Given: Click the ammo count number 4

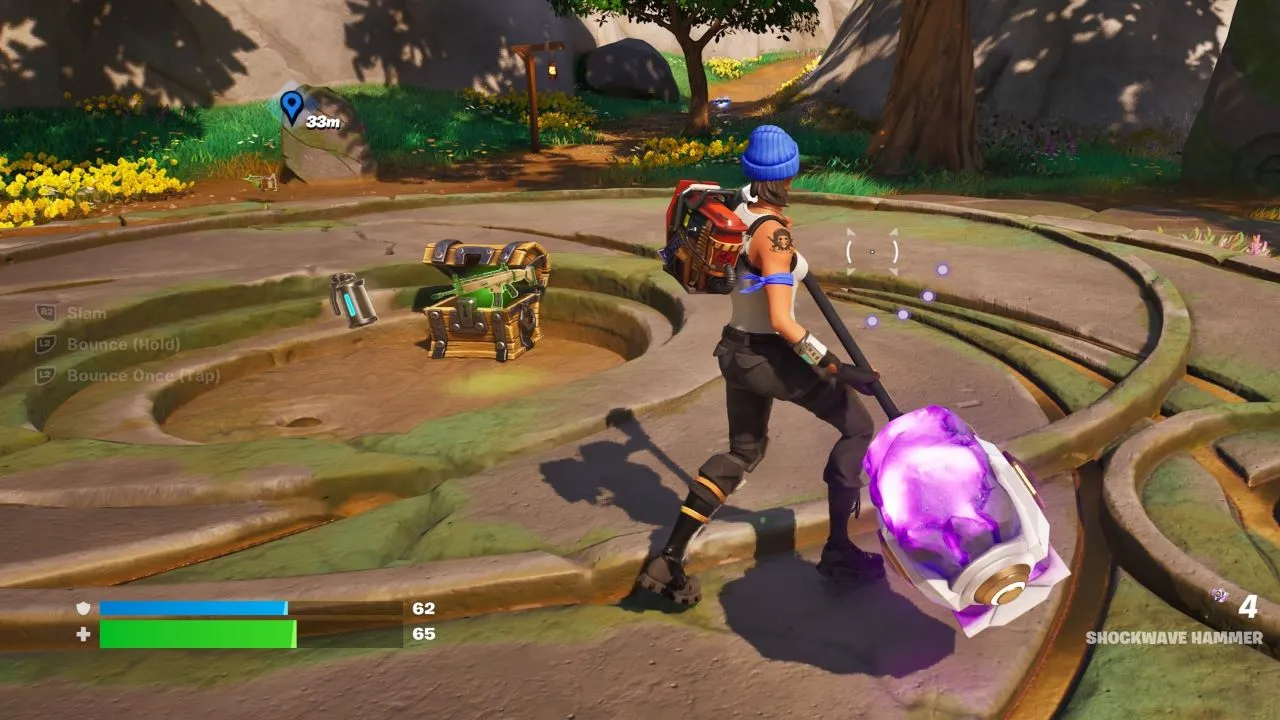Looking at the screenshot, I should point(1248,606).
